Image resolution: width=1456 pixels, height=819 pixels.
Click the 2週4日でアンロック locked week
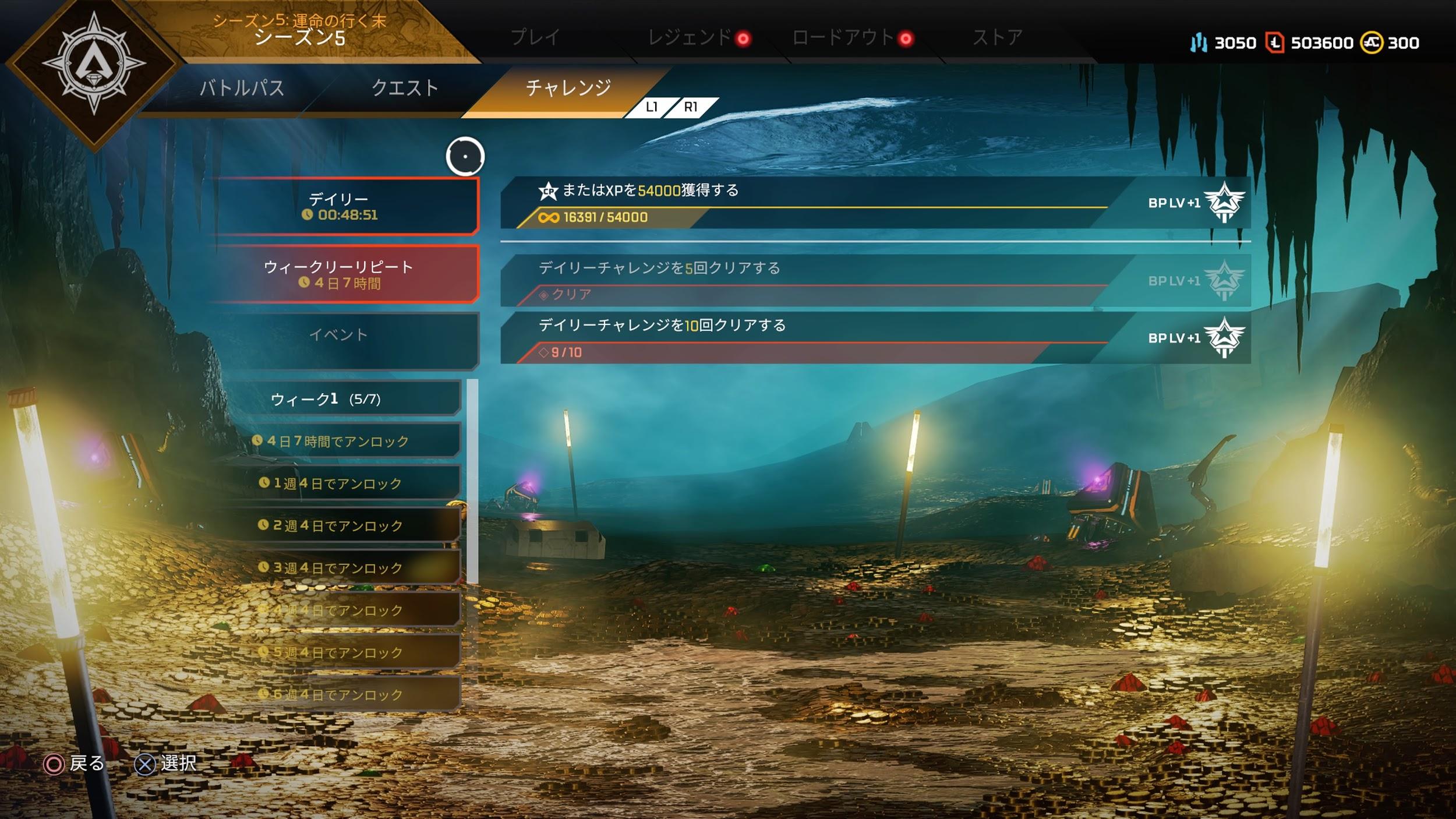coord(338,525)
